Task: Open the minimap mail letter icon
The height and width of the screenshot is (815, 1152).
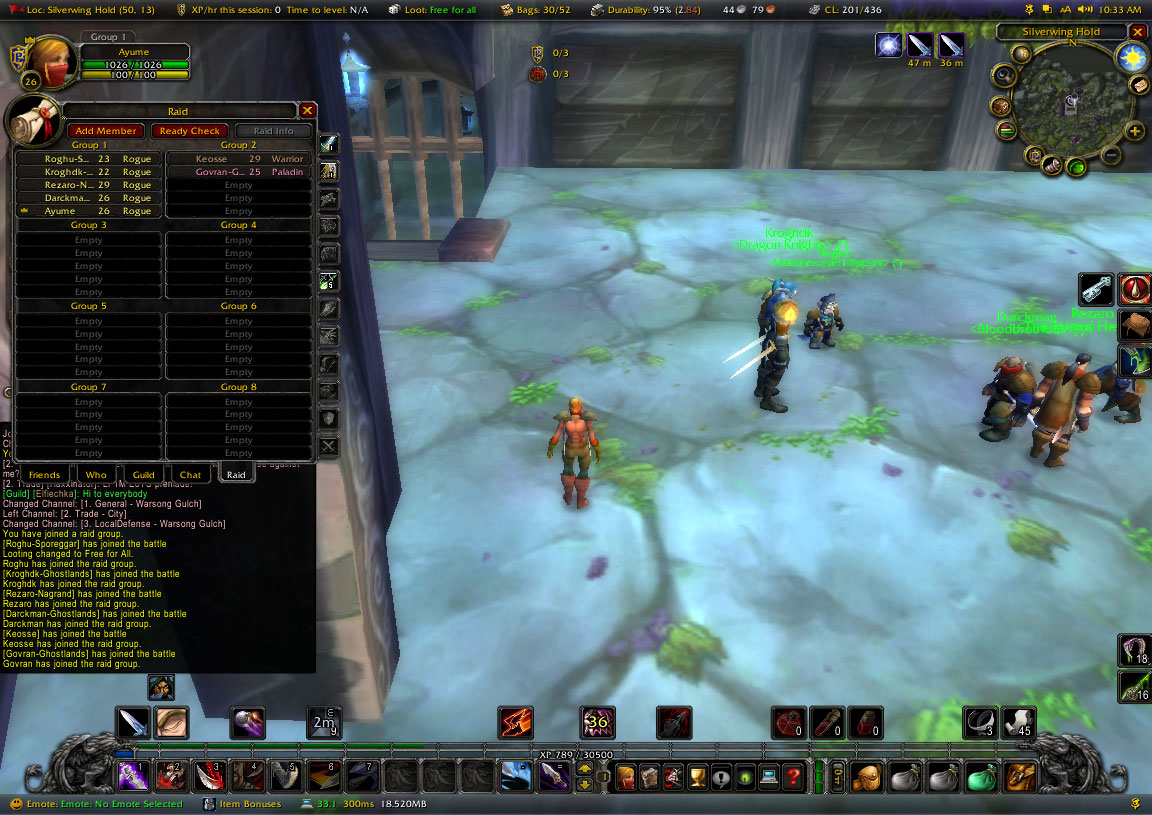Action: click(1139, 86)
